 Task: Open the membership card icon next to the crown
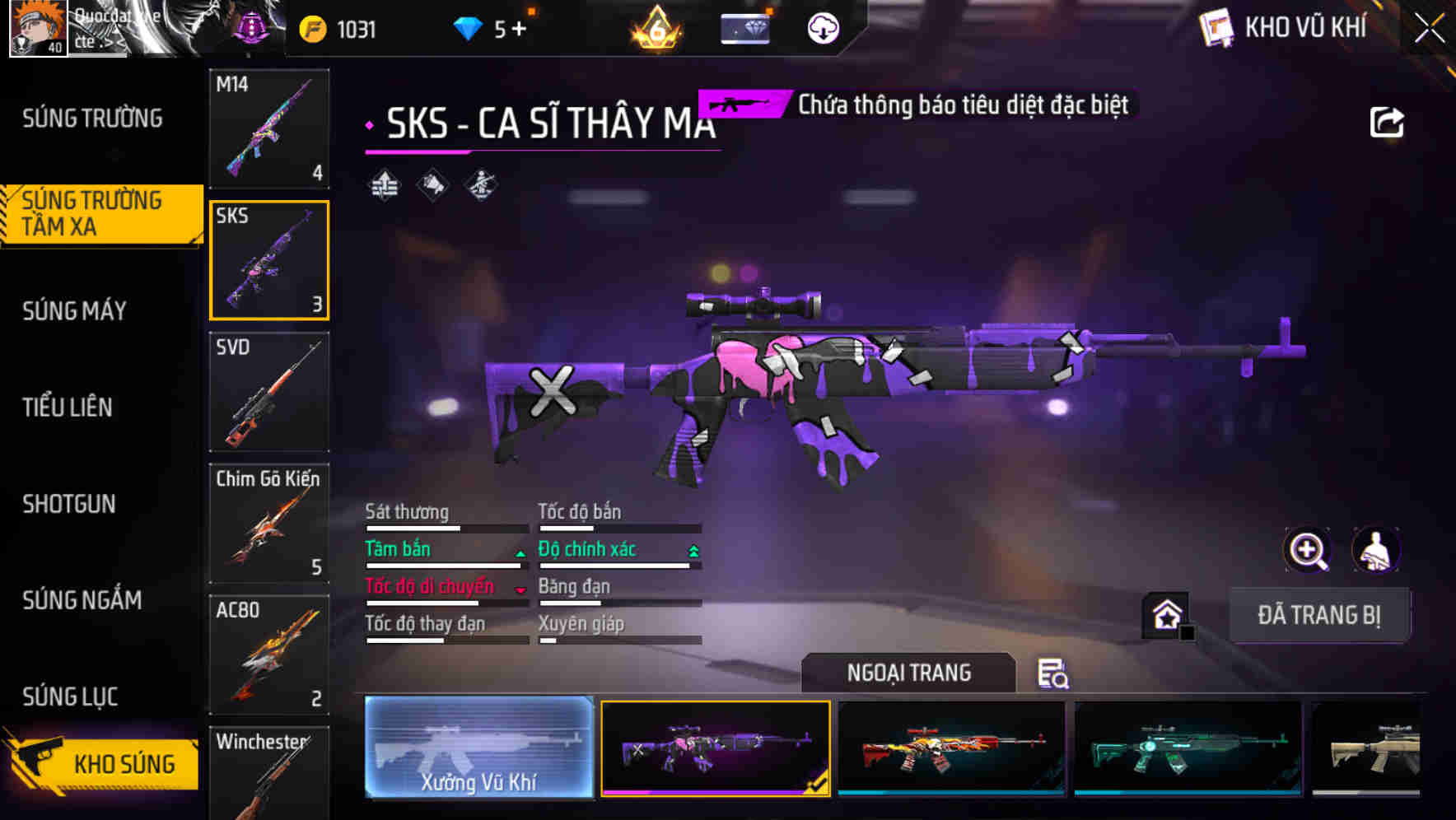(x=743, y=27)
